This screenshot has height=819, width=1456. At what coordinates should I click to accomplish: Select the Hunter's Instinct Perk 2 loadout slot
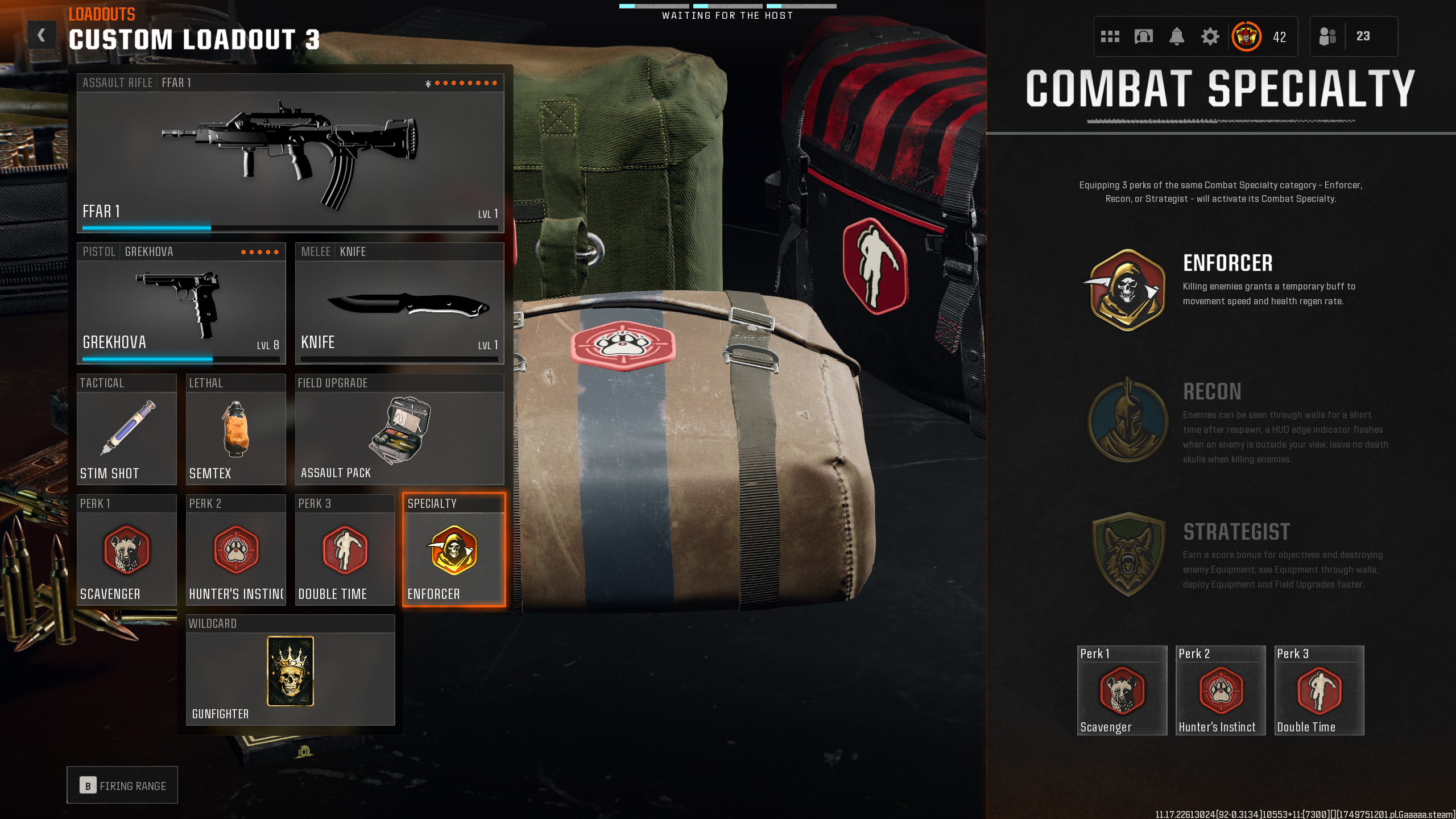(x=235, y=551)
